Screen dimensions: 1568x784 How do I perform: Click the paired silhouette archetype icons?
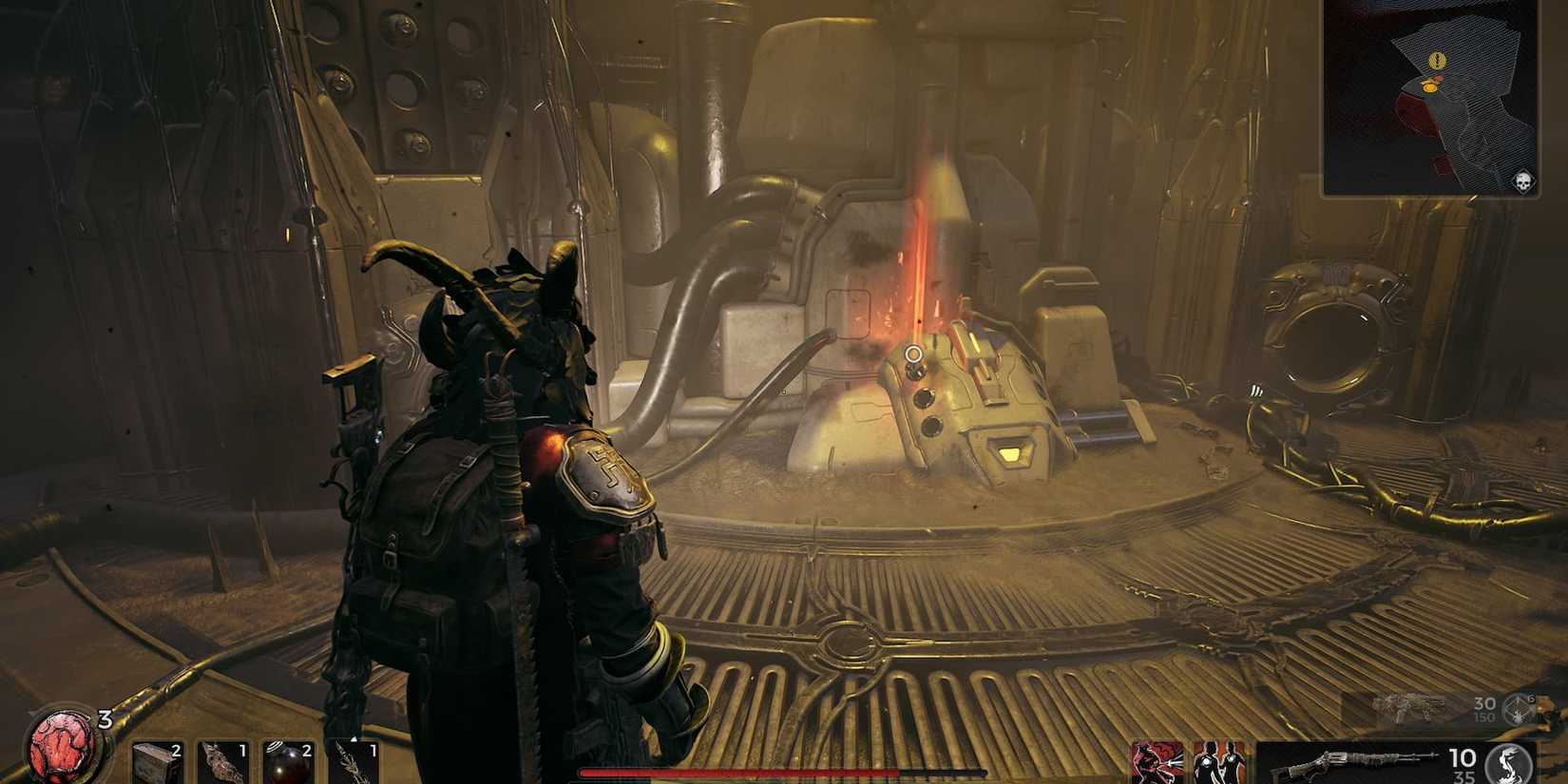(1219, 763)
